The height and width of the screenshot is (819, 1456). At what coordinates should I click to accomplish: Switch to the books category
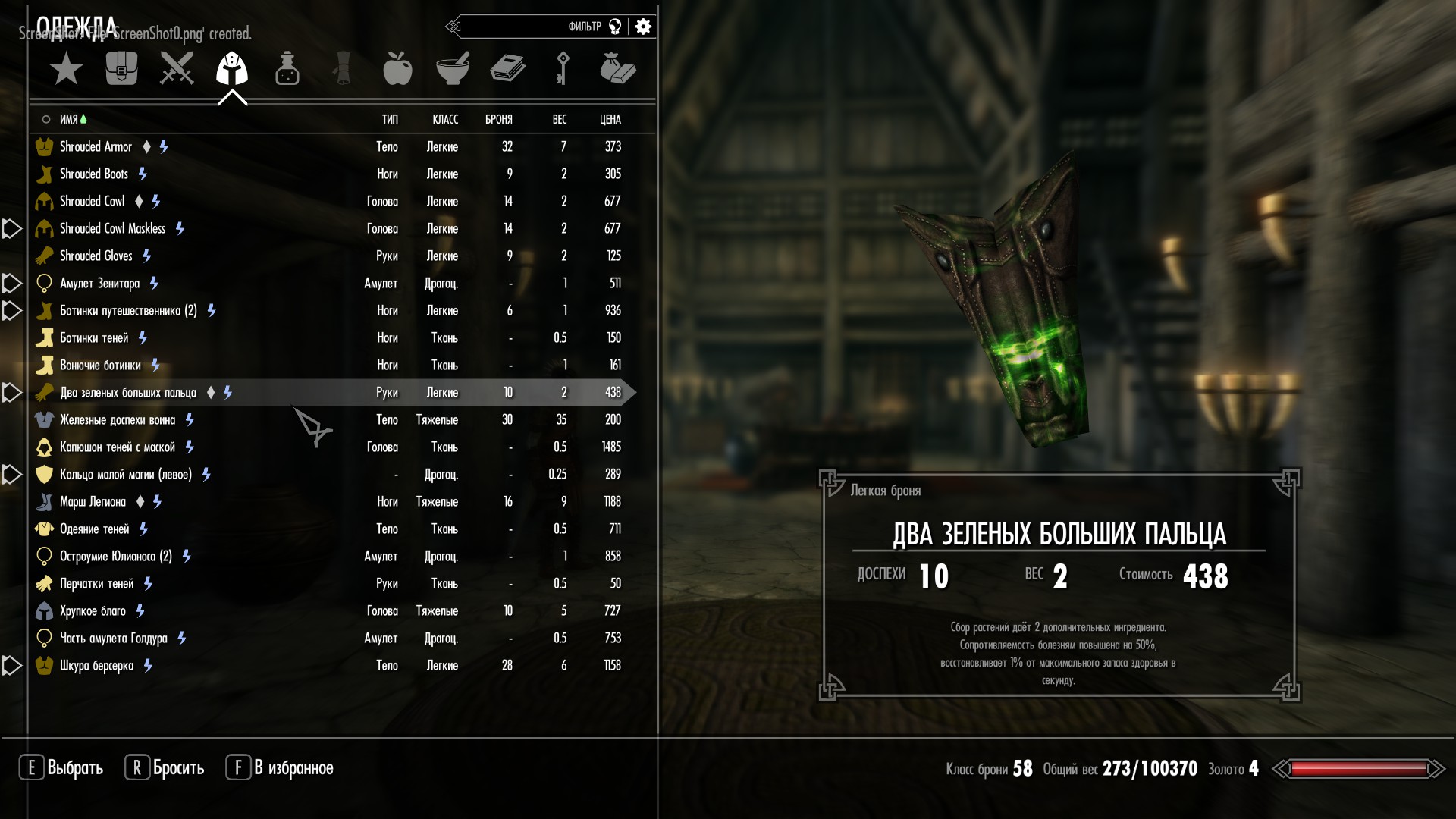(508, 69)
